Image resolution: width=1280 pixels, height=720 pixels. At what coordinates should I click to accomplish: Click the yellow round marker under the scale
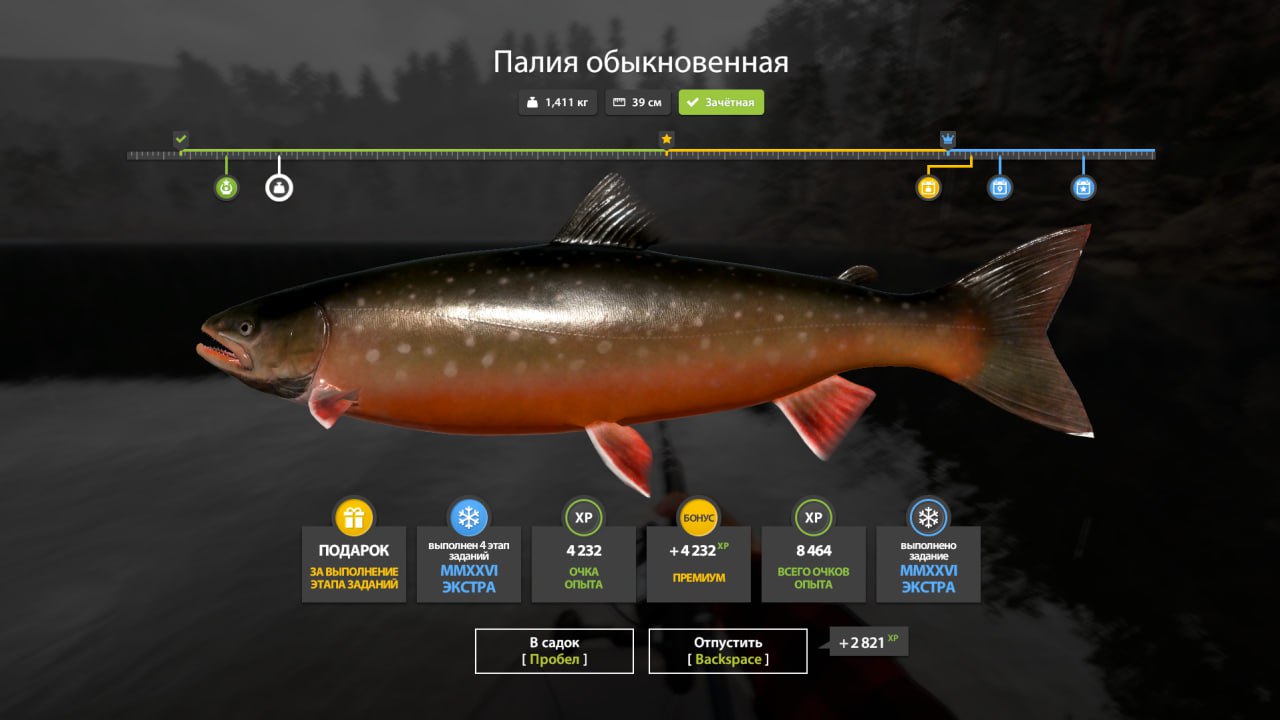[929, 187]
